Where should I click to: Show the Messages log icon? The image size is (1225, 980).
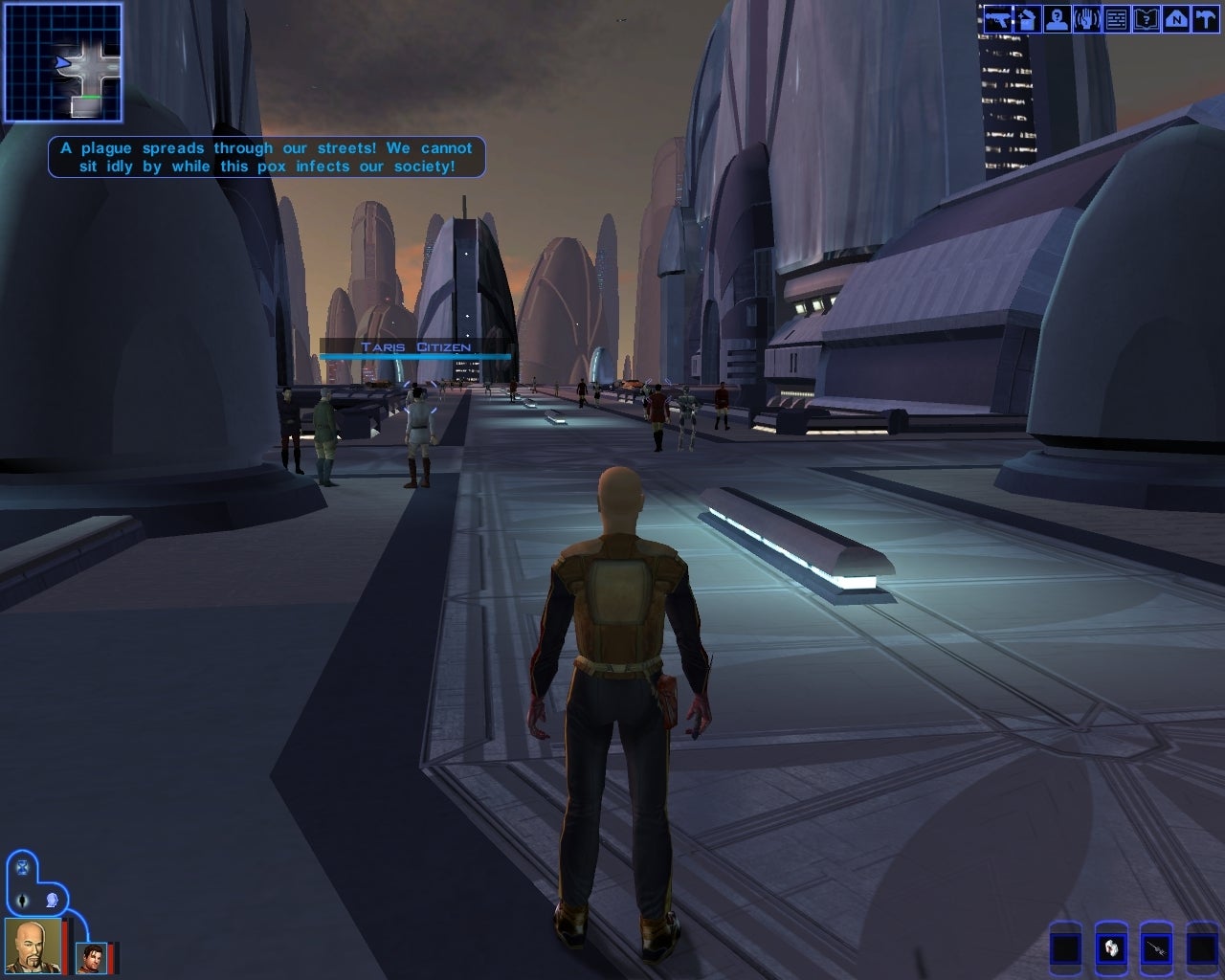pos(1116,19)
